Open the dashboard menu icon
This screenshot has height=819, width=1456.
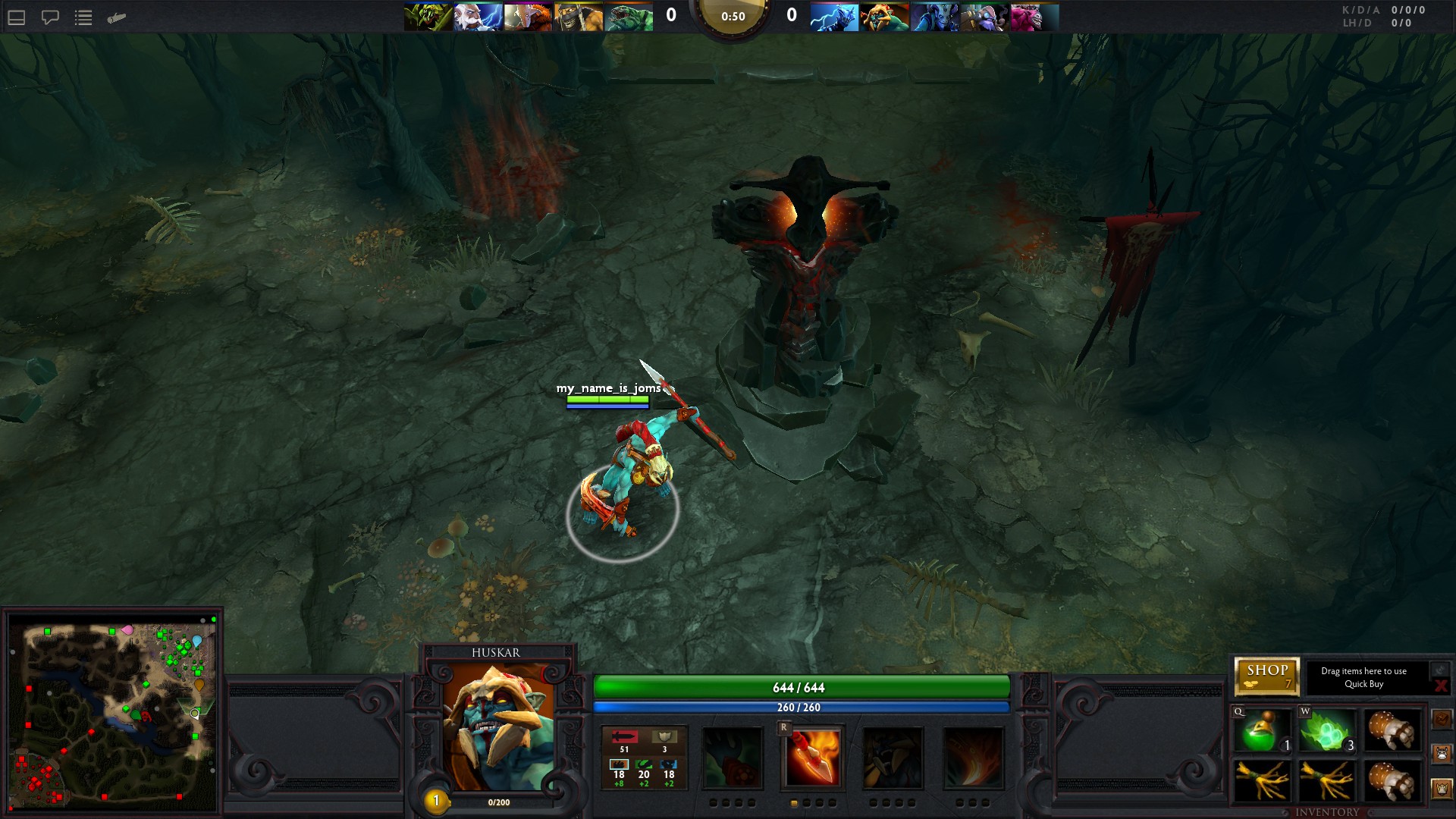17,17
